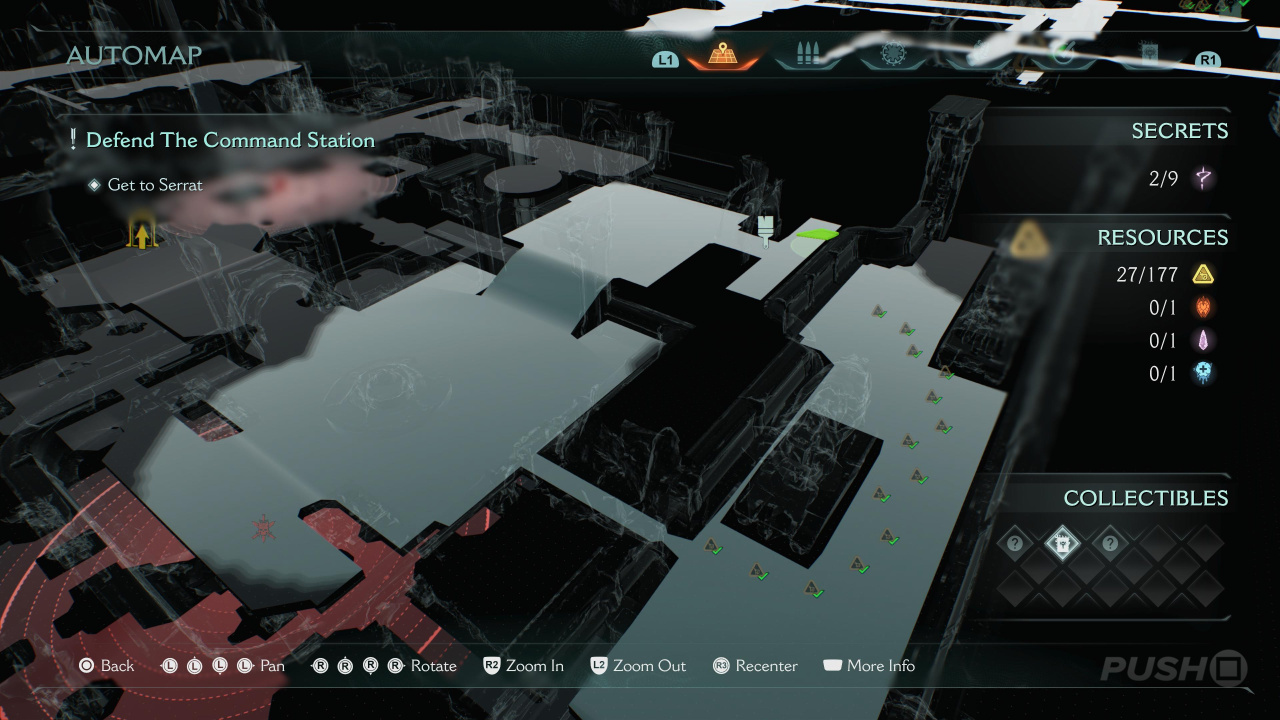Click the Secrets counter icon

pyautogui.click(x=1204, y=179)
